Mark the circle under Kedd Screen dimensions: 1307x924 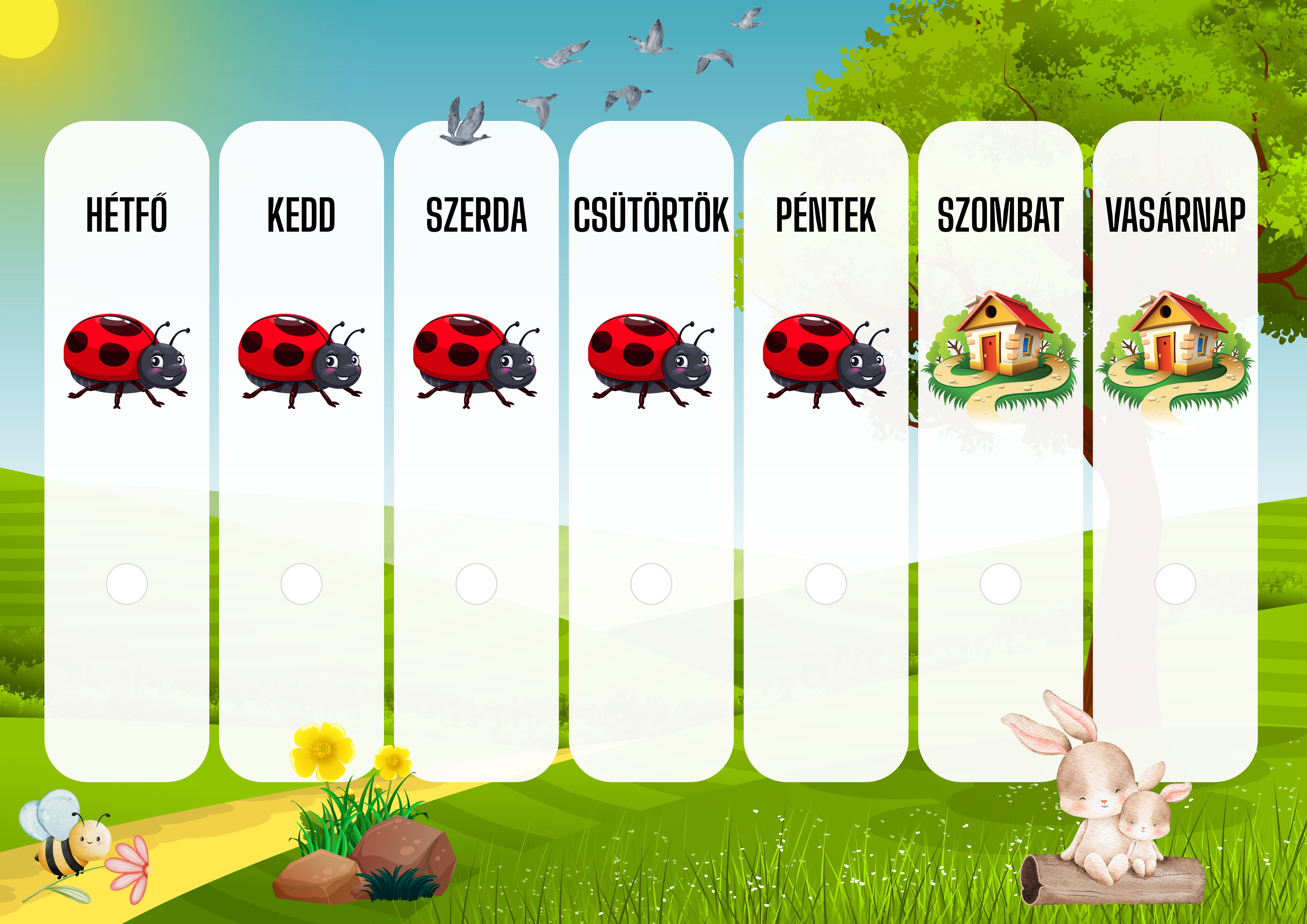point(302,584)
